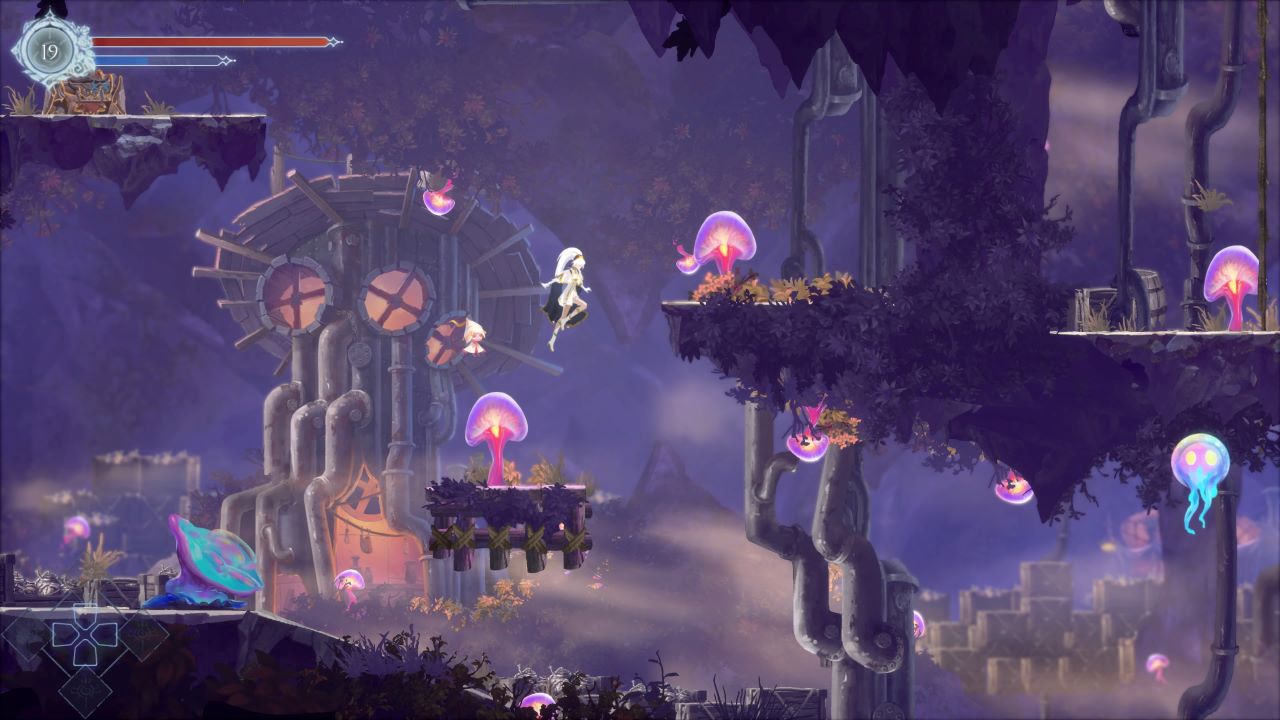Click the level 19 badge emblem
The width and height of the screenshot is (1280, 720).
47,48
